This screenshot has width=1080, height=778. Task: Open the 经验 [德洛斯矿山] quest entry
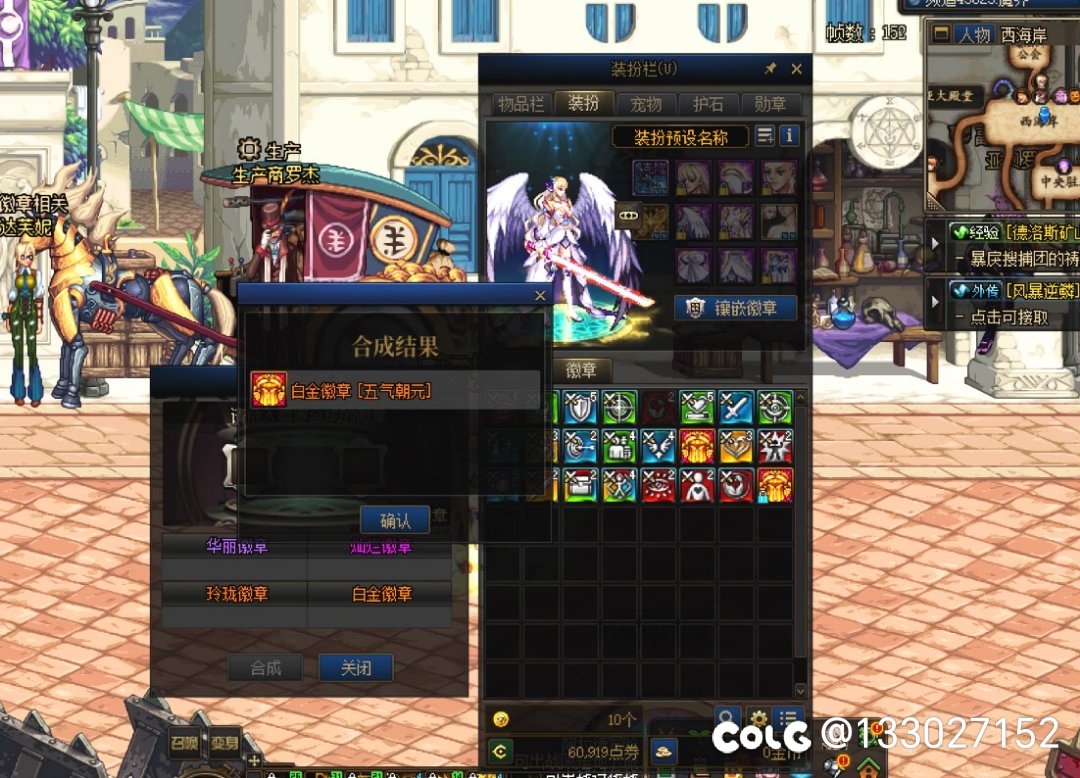[1010, 233]
